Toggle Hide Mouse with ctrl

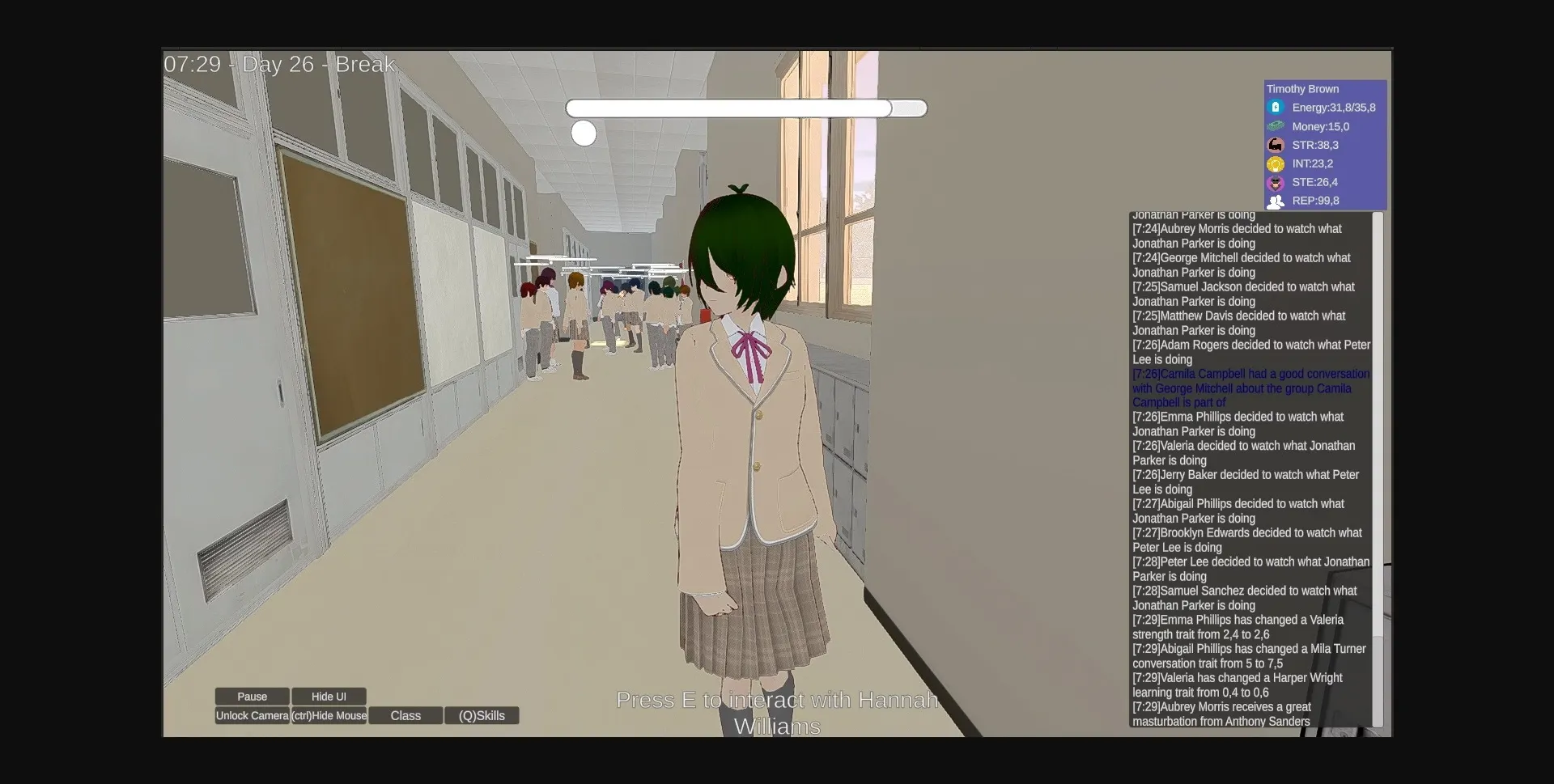click(329, 715)
